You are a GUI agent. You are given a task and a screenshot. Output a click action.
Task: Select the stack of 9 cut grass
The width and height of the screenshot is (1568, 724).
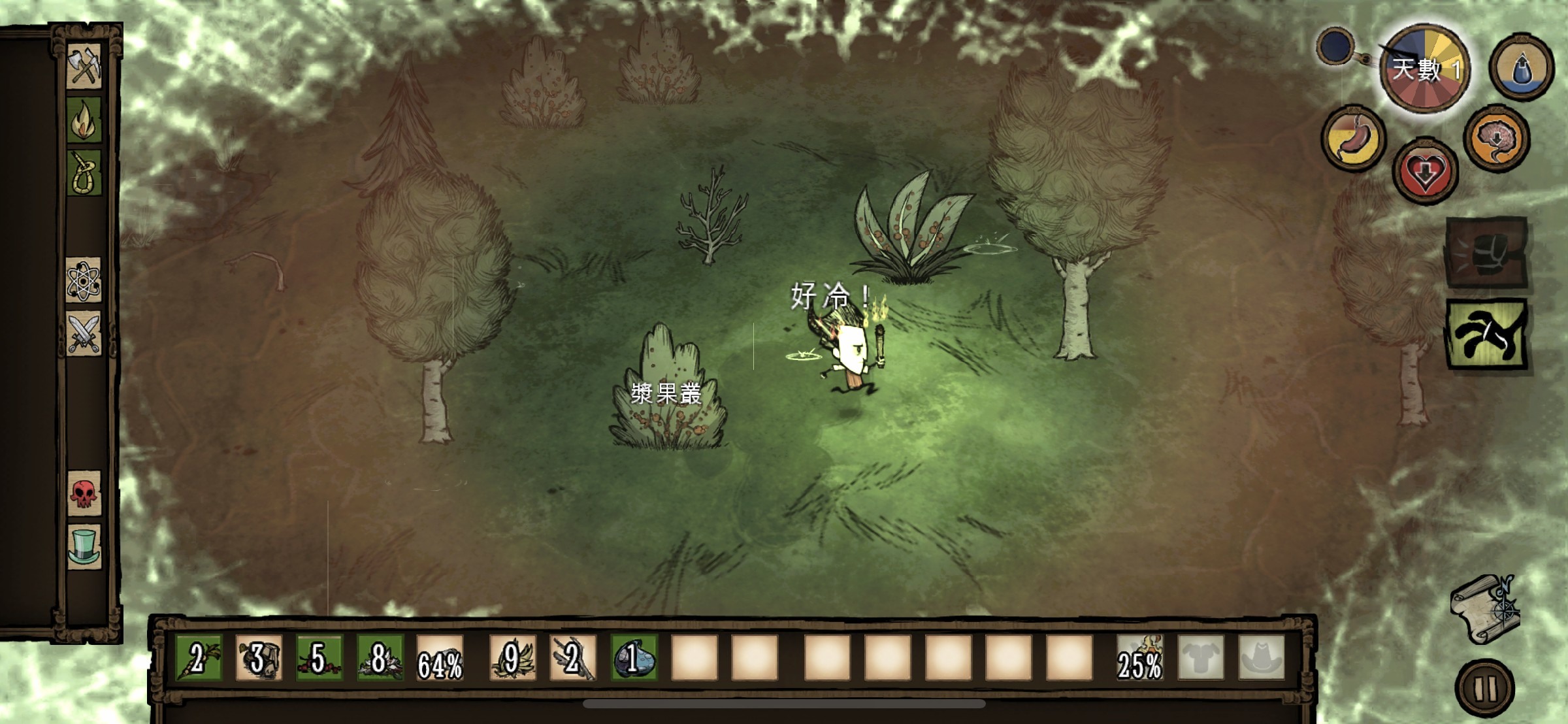click(x=512, y=658)
